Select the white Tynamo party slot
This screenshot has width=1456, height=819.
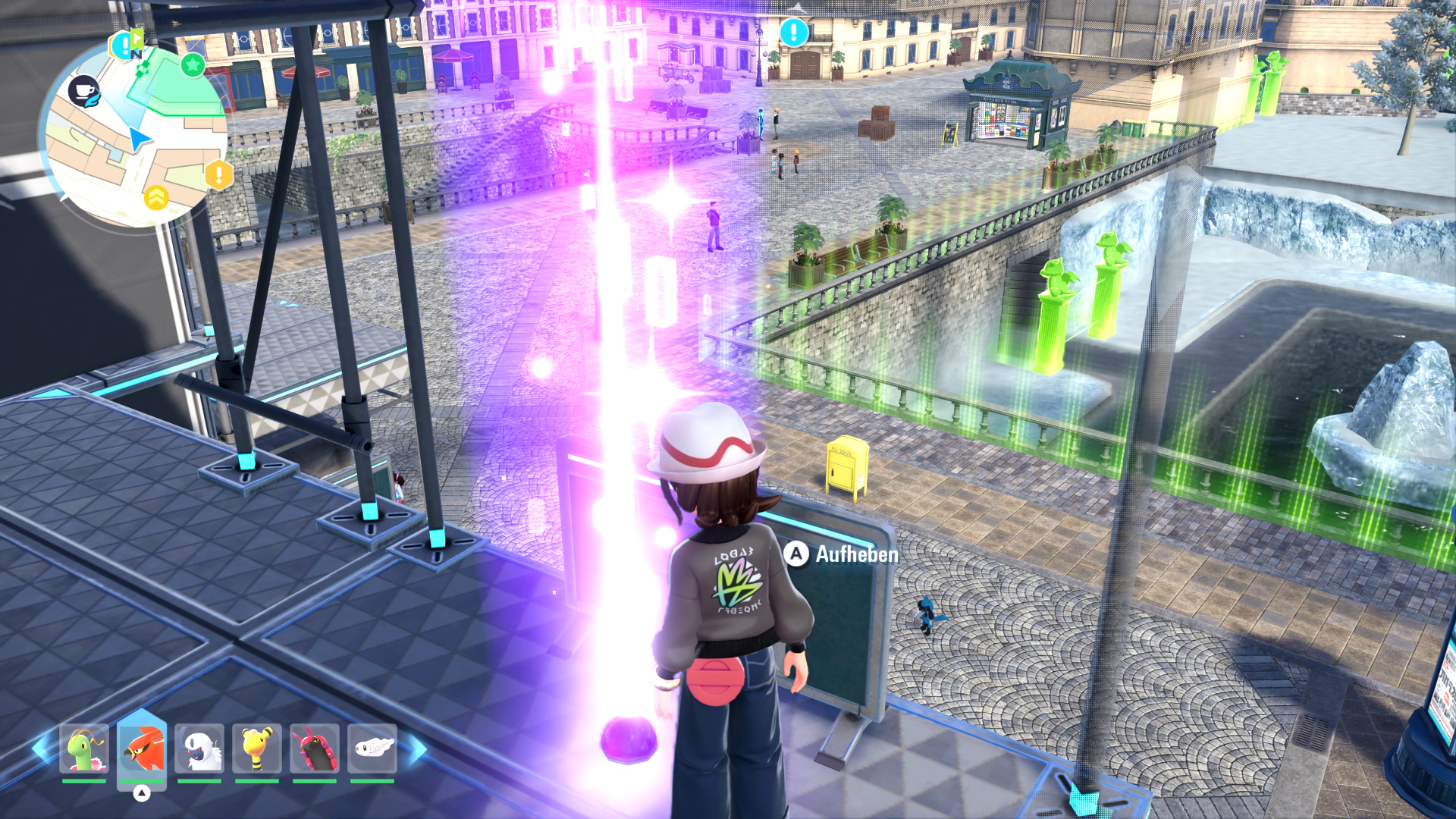click(x=372, y=749)
